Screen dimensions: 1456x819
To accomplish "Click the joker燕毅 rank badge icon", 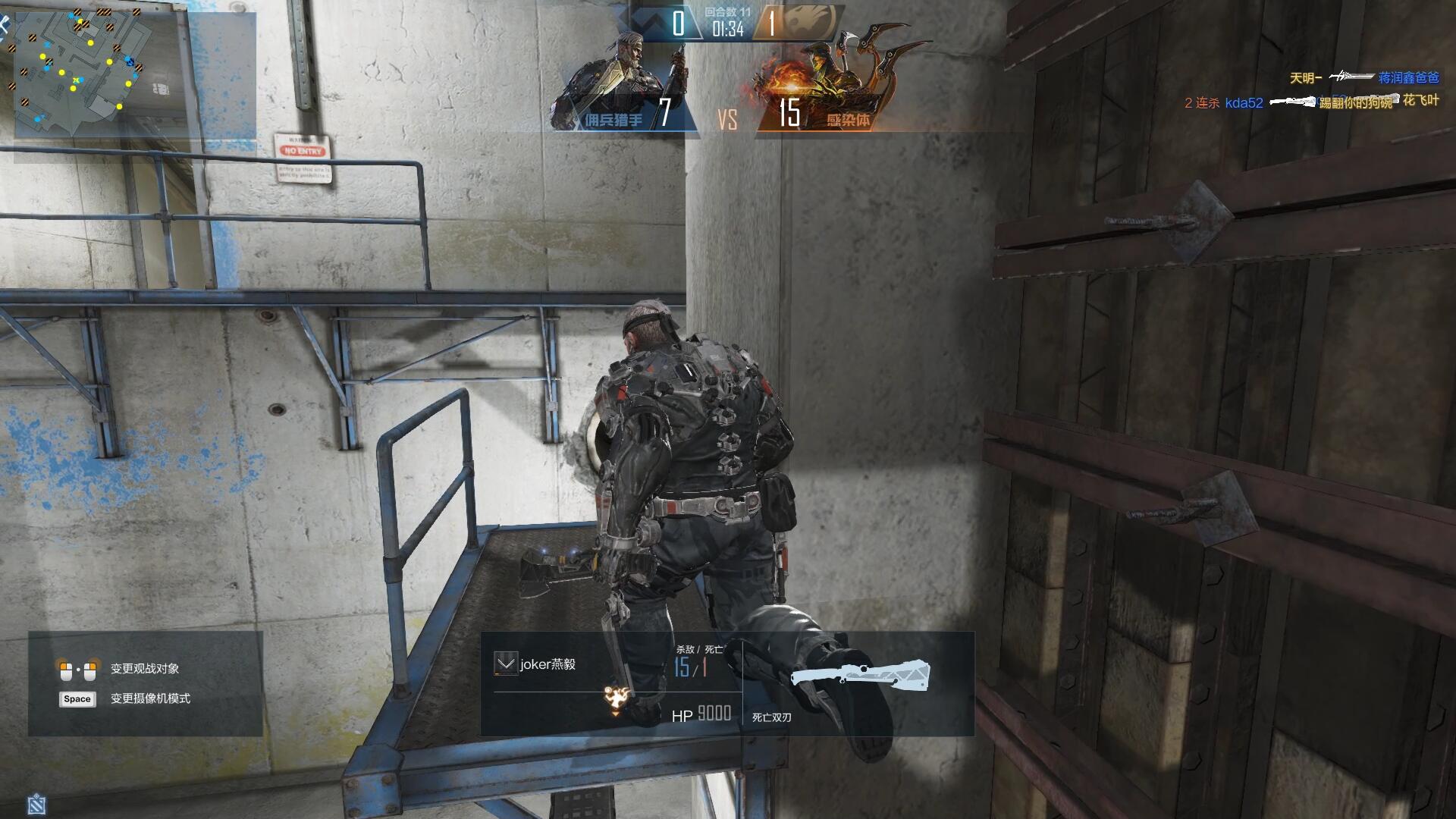I will click(504, 664).
